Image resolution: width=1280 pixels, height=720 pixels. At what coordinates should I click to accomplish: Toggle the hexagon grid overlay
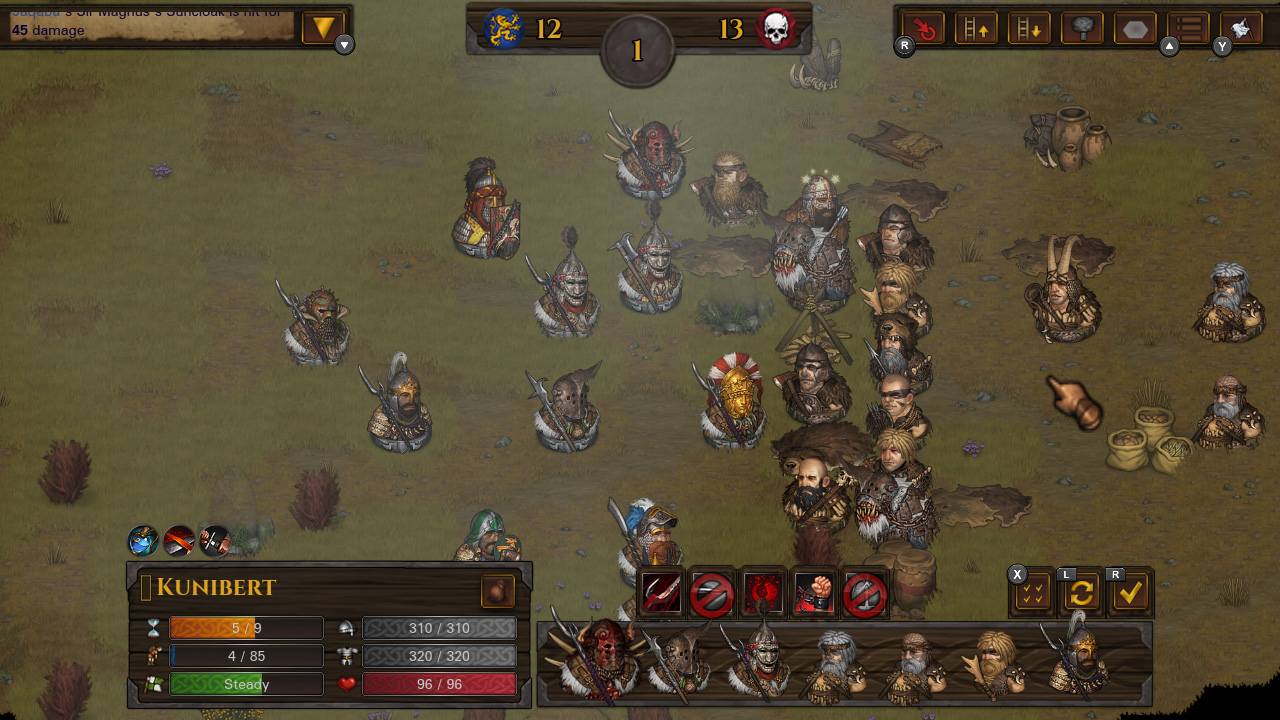1135,29
